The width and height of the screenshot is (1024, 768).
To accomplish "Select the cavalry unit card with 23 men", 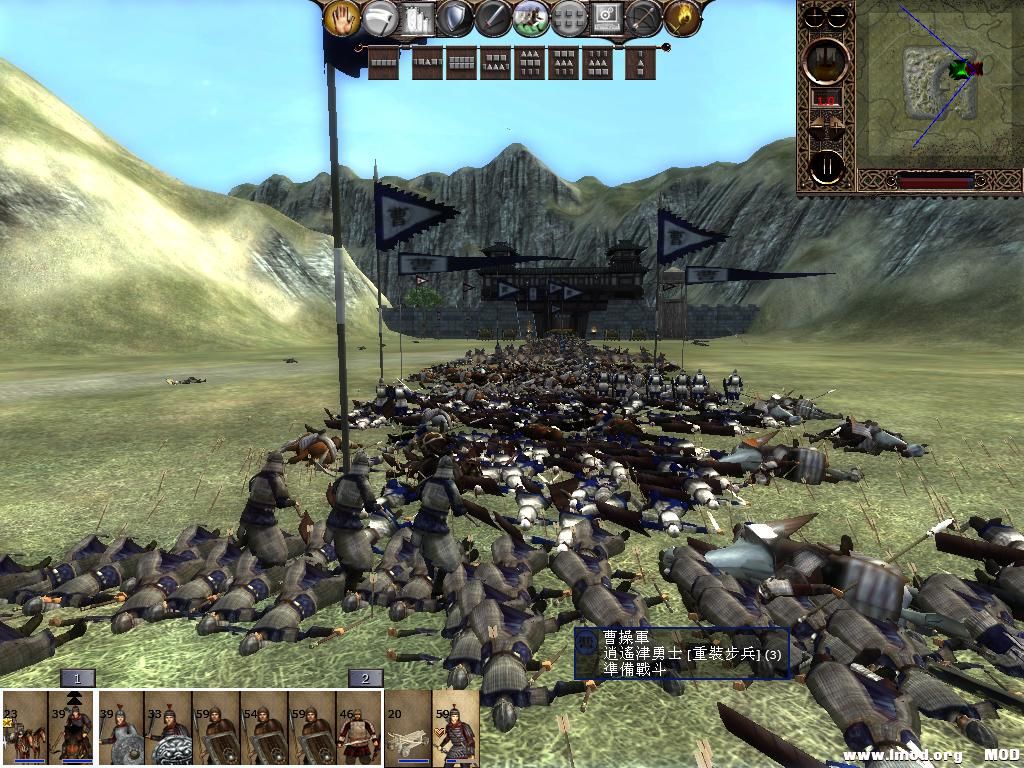I will (x=24, y=728).
